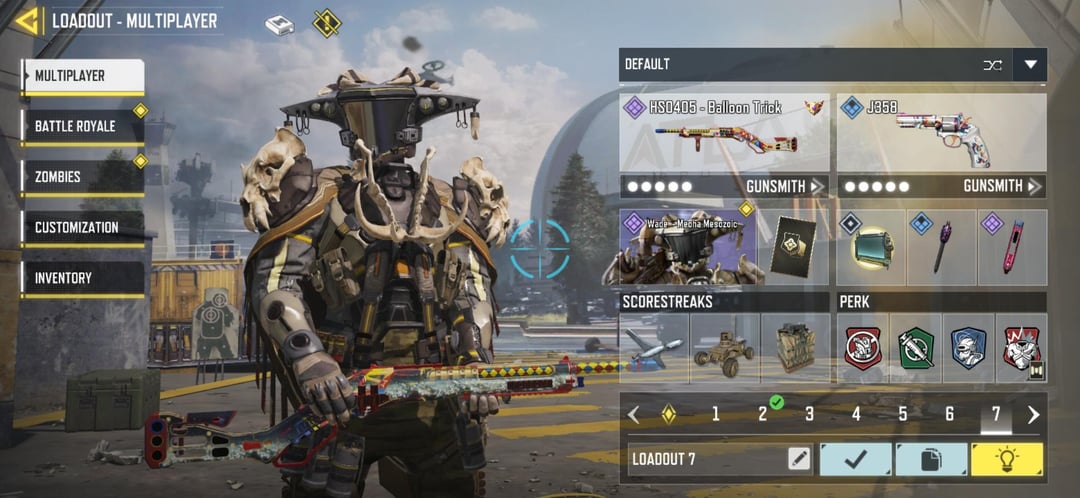Select the green perk slot

915,349
